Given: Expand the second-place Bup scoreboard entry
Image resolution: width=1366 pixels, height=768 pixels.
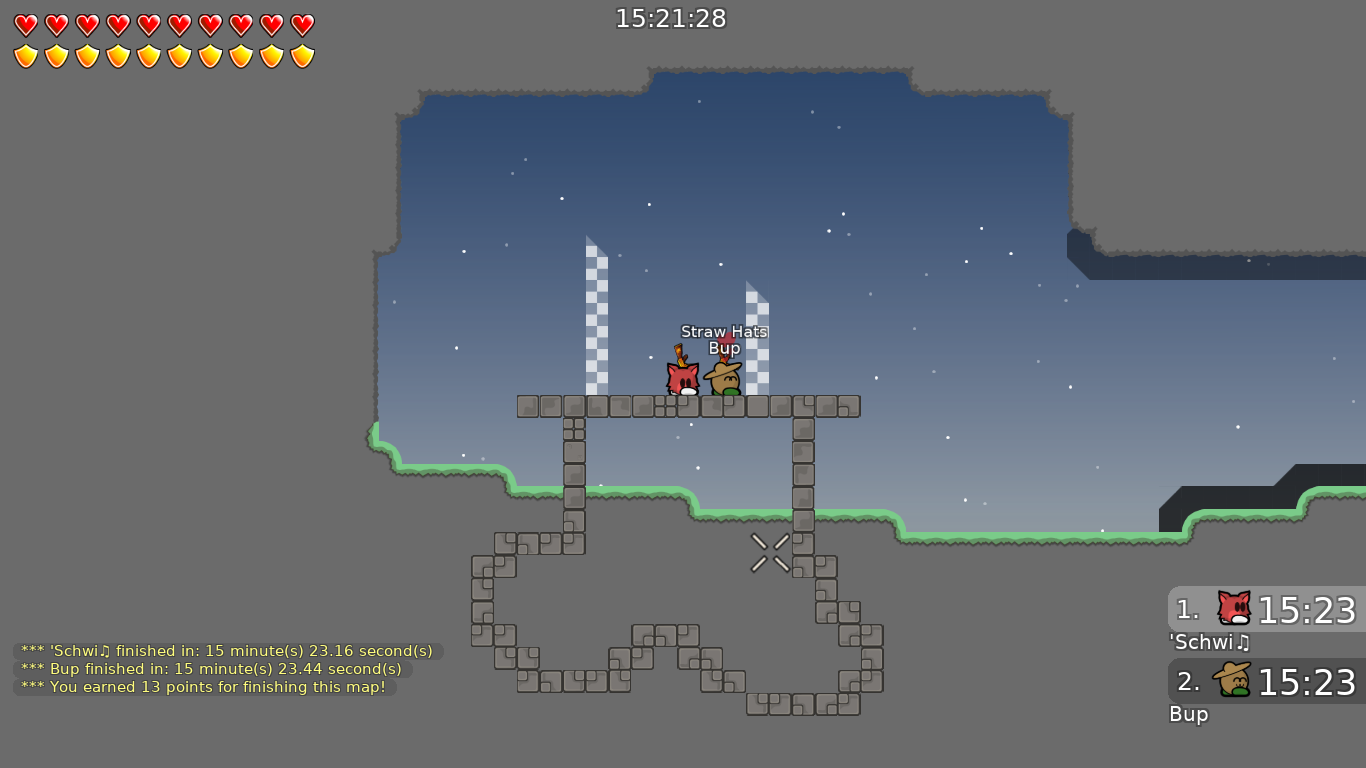Looking at the screenshot, I should [1265, 682].
